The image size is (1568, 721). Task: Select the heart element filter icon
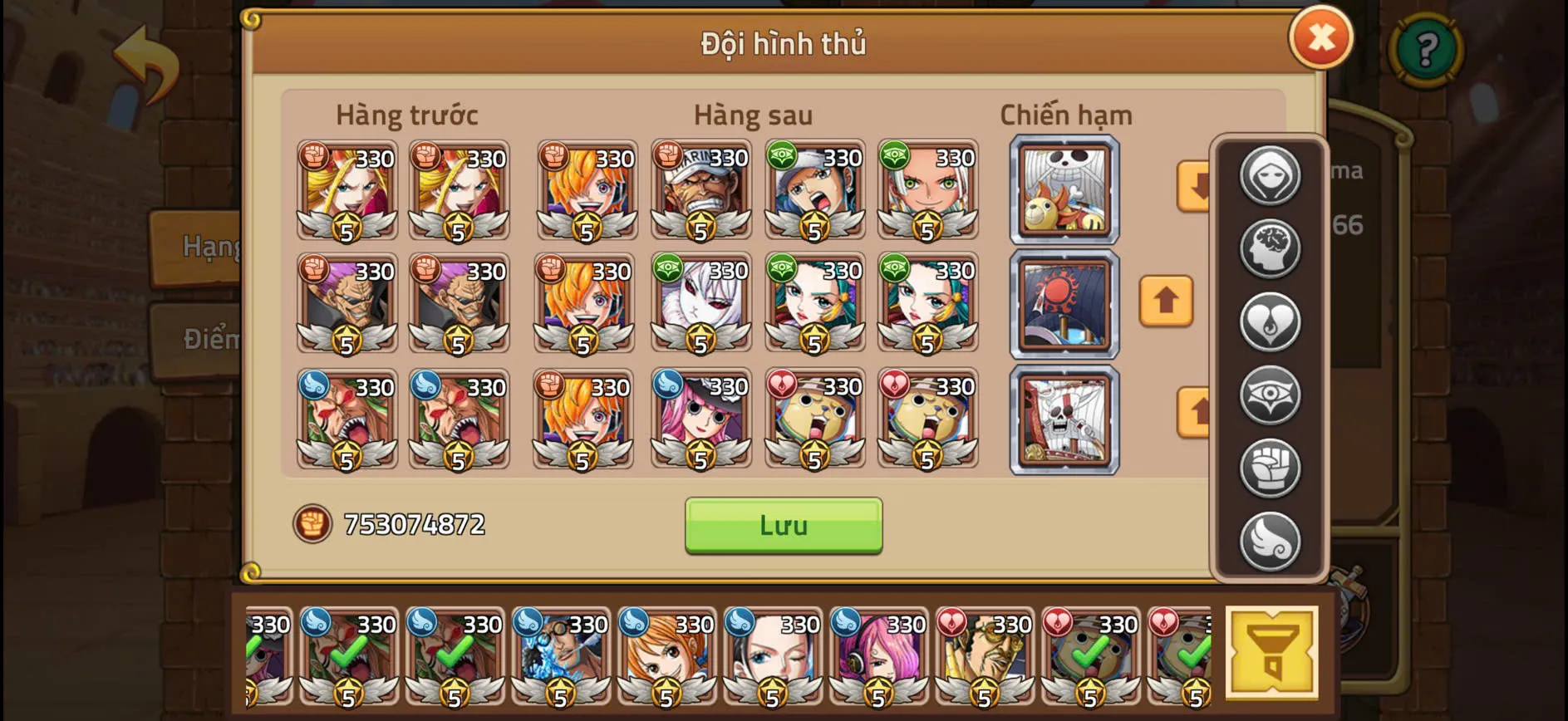pos(1269,320)
